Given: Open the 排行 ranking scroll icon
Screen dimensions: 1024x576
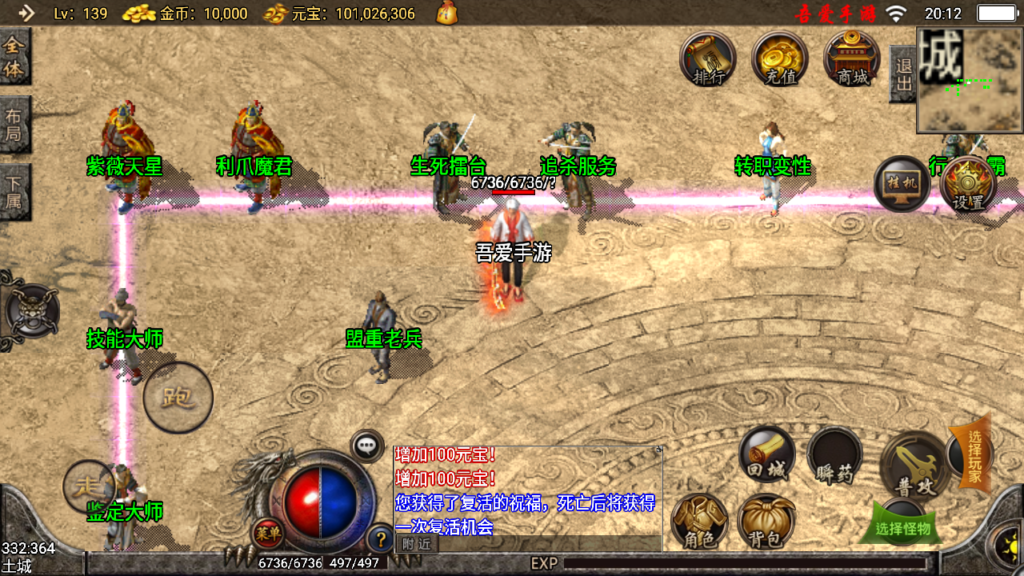Looking at the screenshot, I should [709, 58].
